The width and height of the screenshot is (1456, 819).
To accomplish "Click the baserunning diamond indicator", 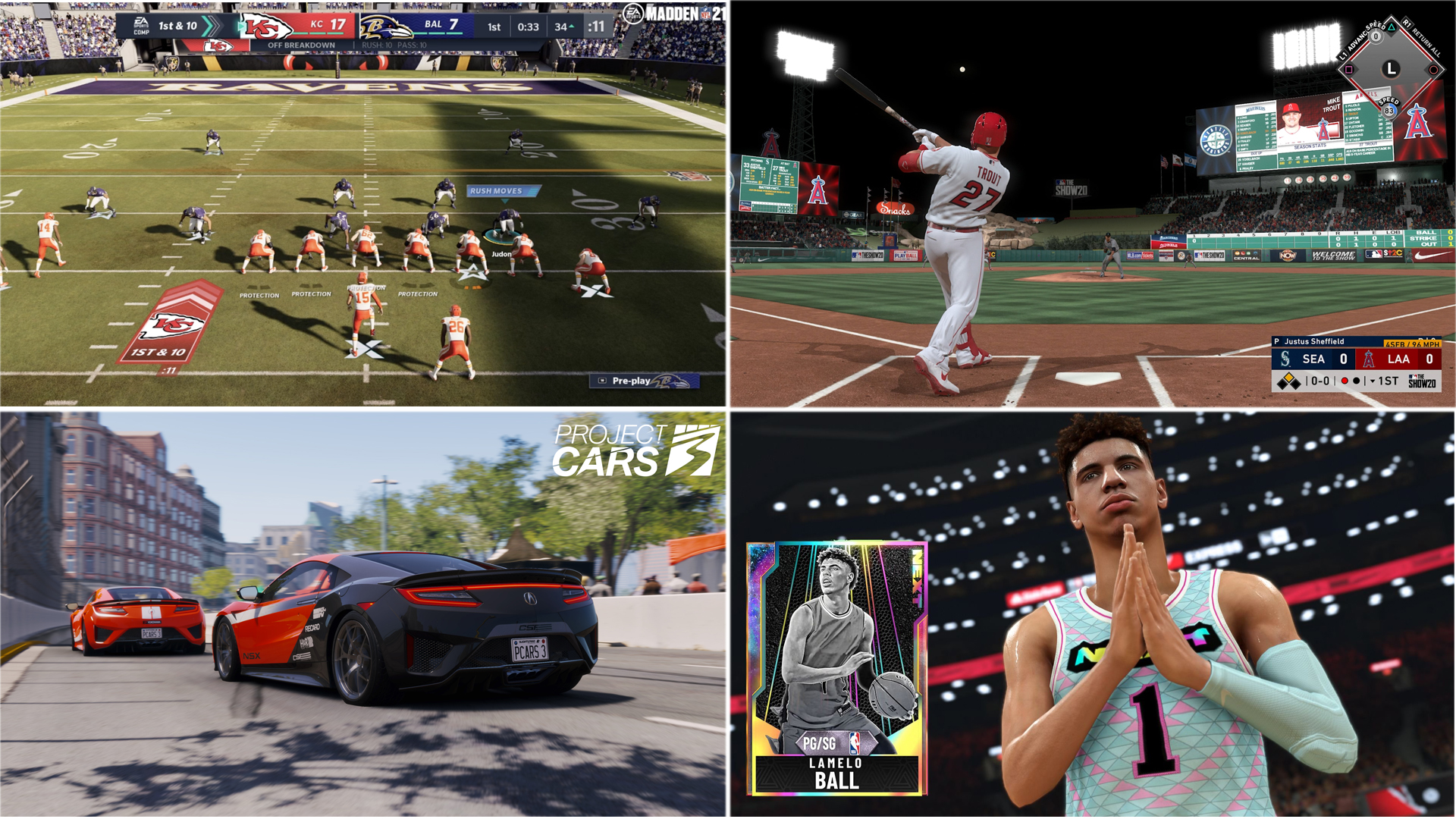I will 1390,69.
